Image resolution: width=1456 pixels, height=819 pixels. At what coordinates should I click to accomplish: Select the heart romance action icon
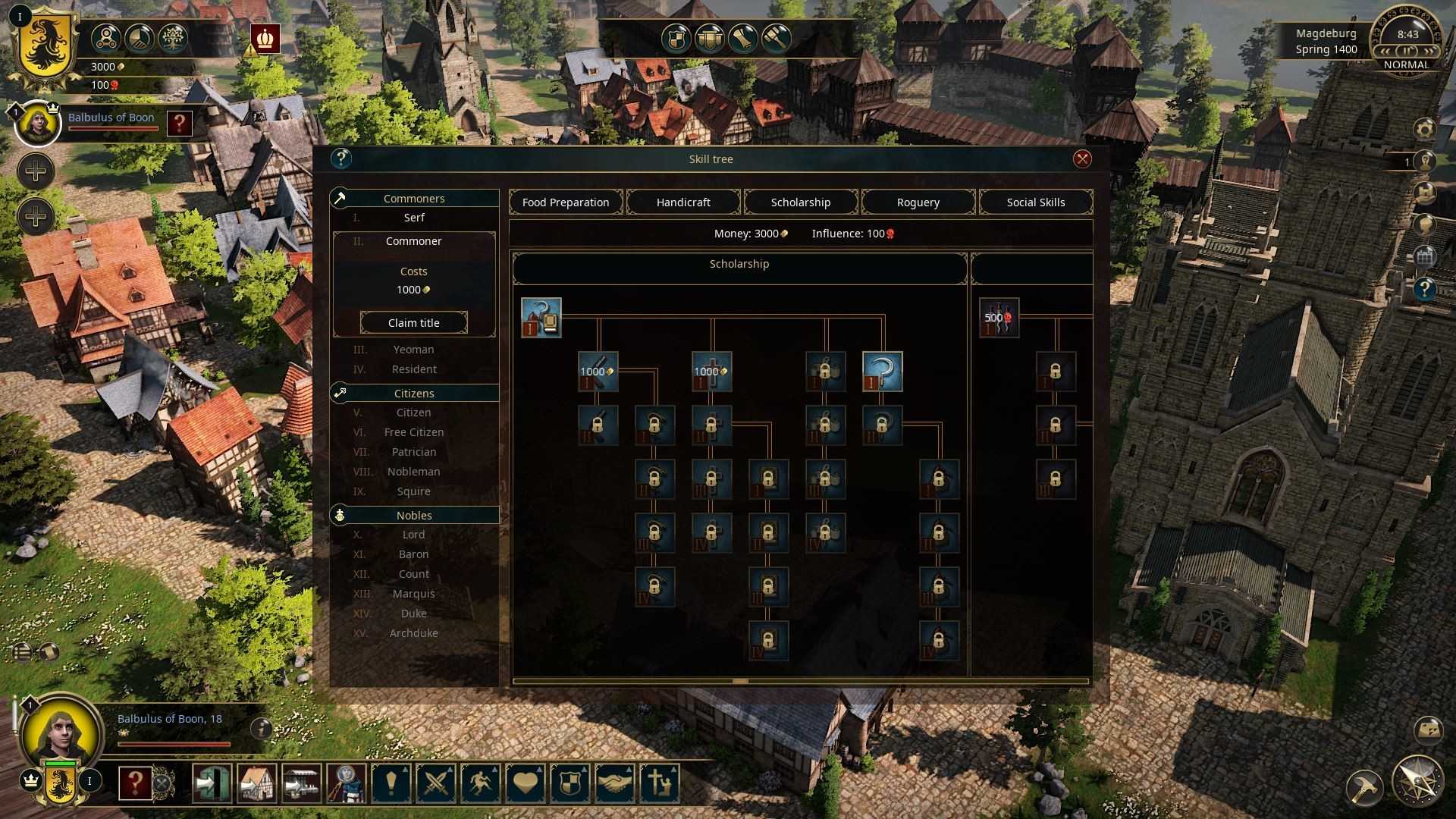click(x=524, y=783)
